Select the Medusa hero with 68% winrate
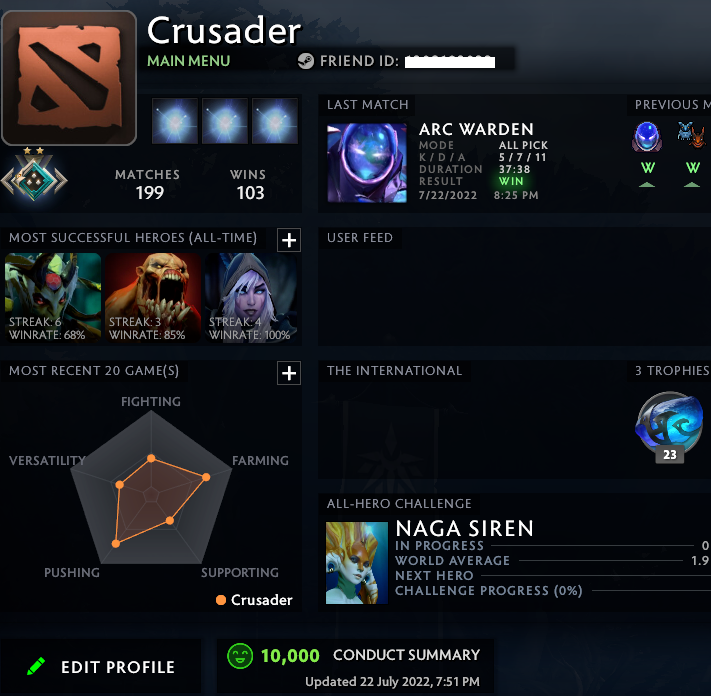 53,298
